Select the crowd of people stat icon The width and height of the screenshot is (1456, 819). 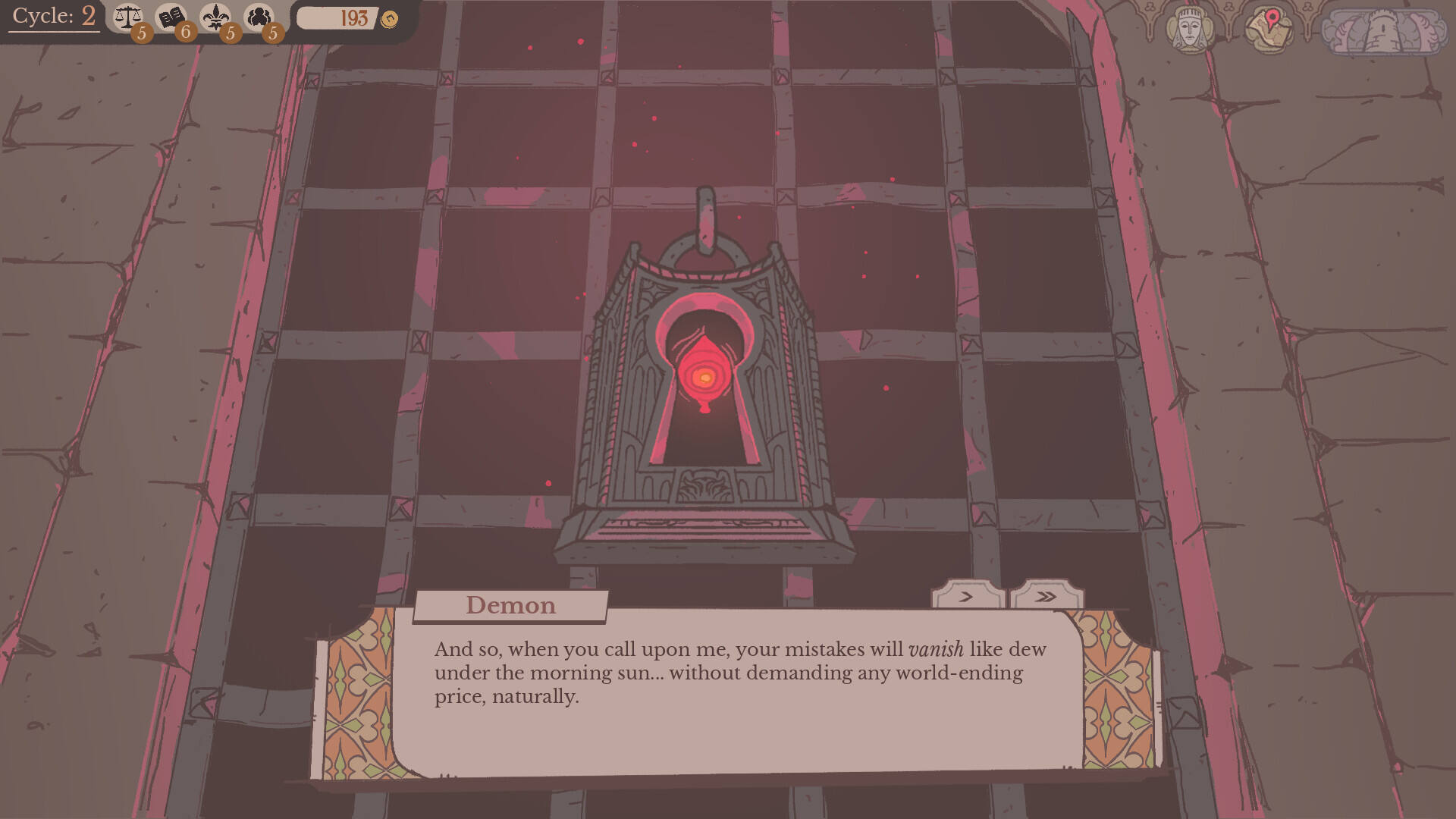pos(259,17)
